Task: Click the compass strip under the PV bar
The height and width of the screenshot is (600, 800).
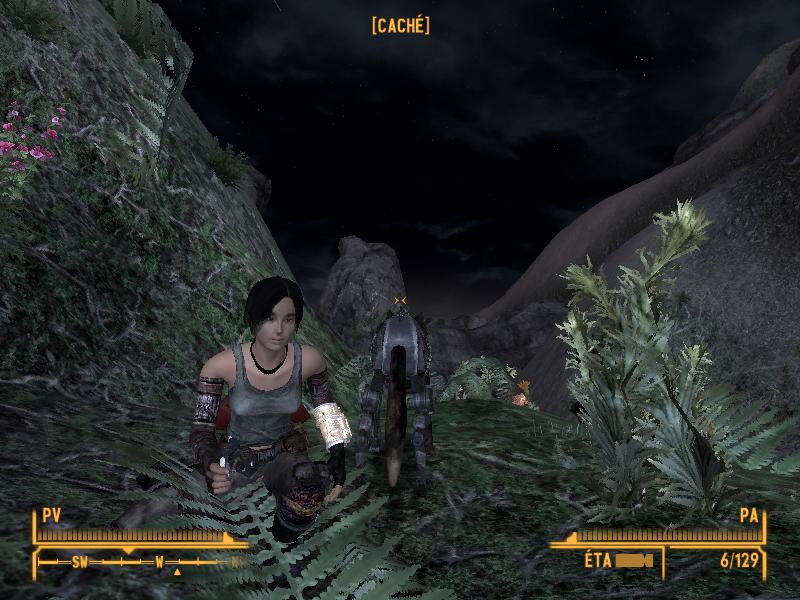Action: click(142, 562)
